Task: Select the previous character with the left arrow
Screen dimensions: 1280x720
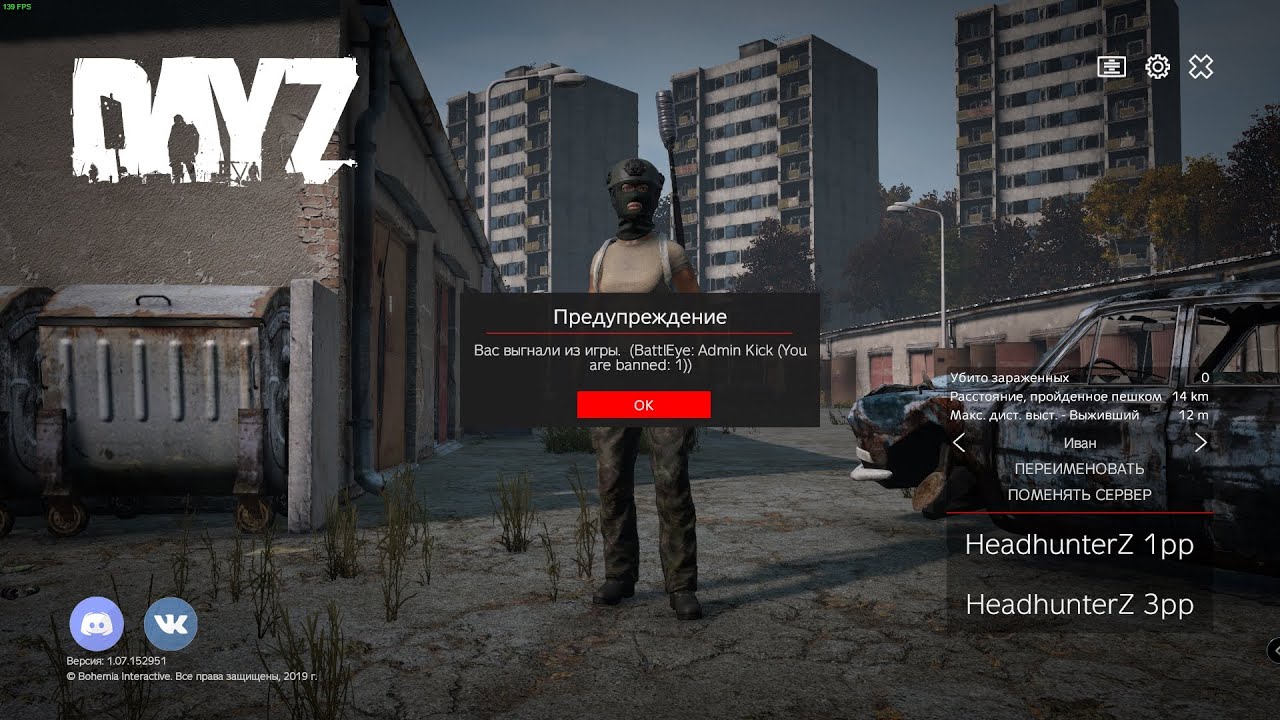Action: click(959, 443)
